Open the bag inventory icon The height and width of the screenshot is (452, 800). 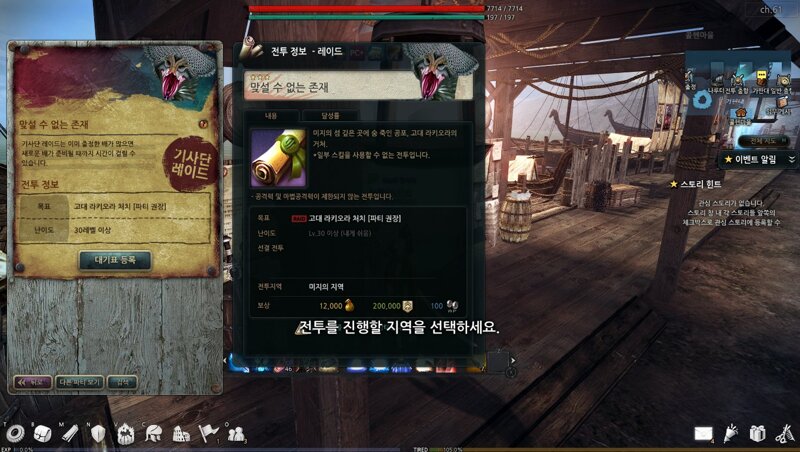[x=43, y=433]
